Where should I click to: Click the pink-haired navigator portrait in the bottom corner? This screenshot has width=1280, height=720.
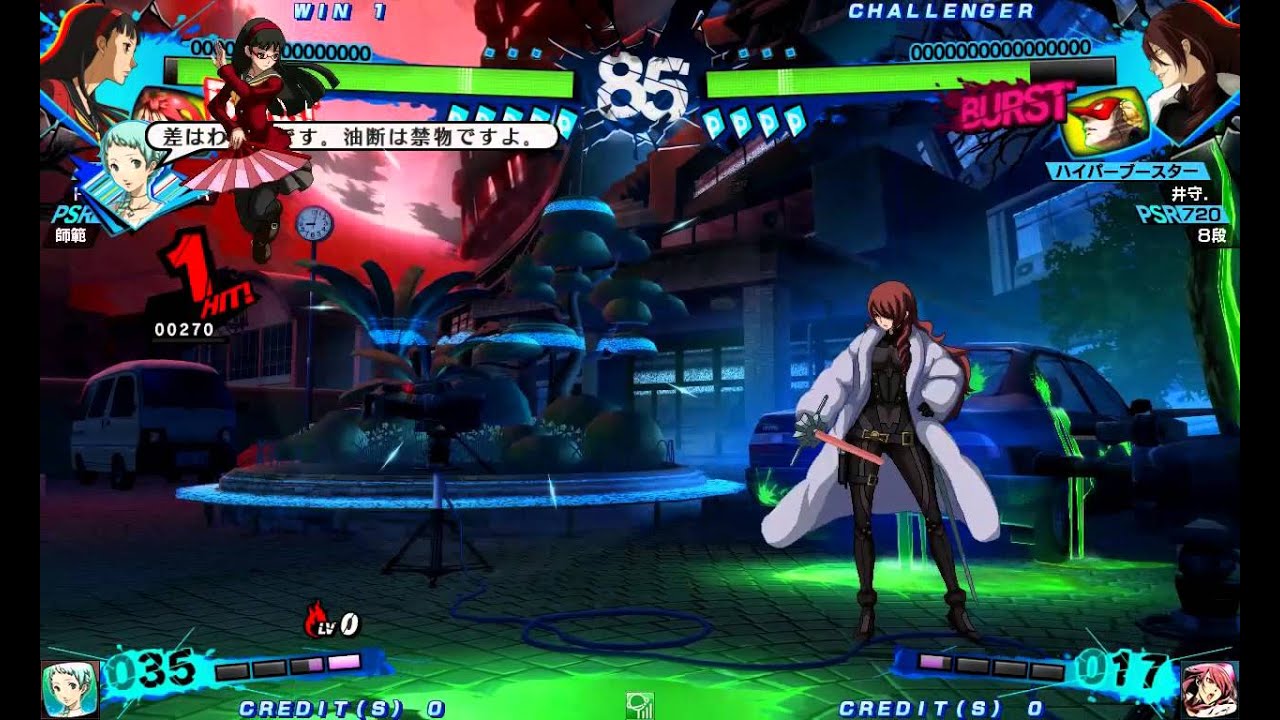[1208, 690]
